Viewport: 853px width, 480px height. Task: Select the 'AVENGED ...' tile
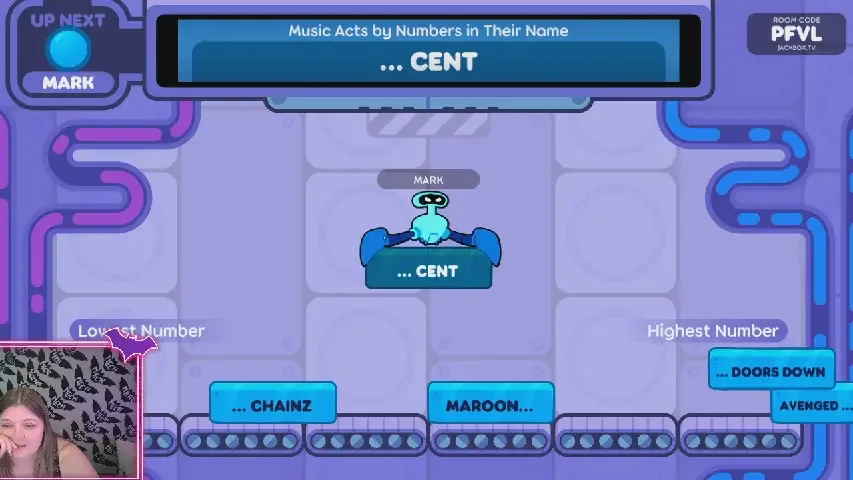(812, 405)
